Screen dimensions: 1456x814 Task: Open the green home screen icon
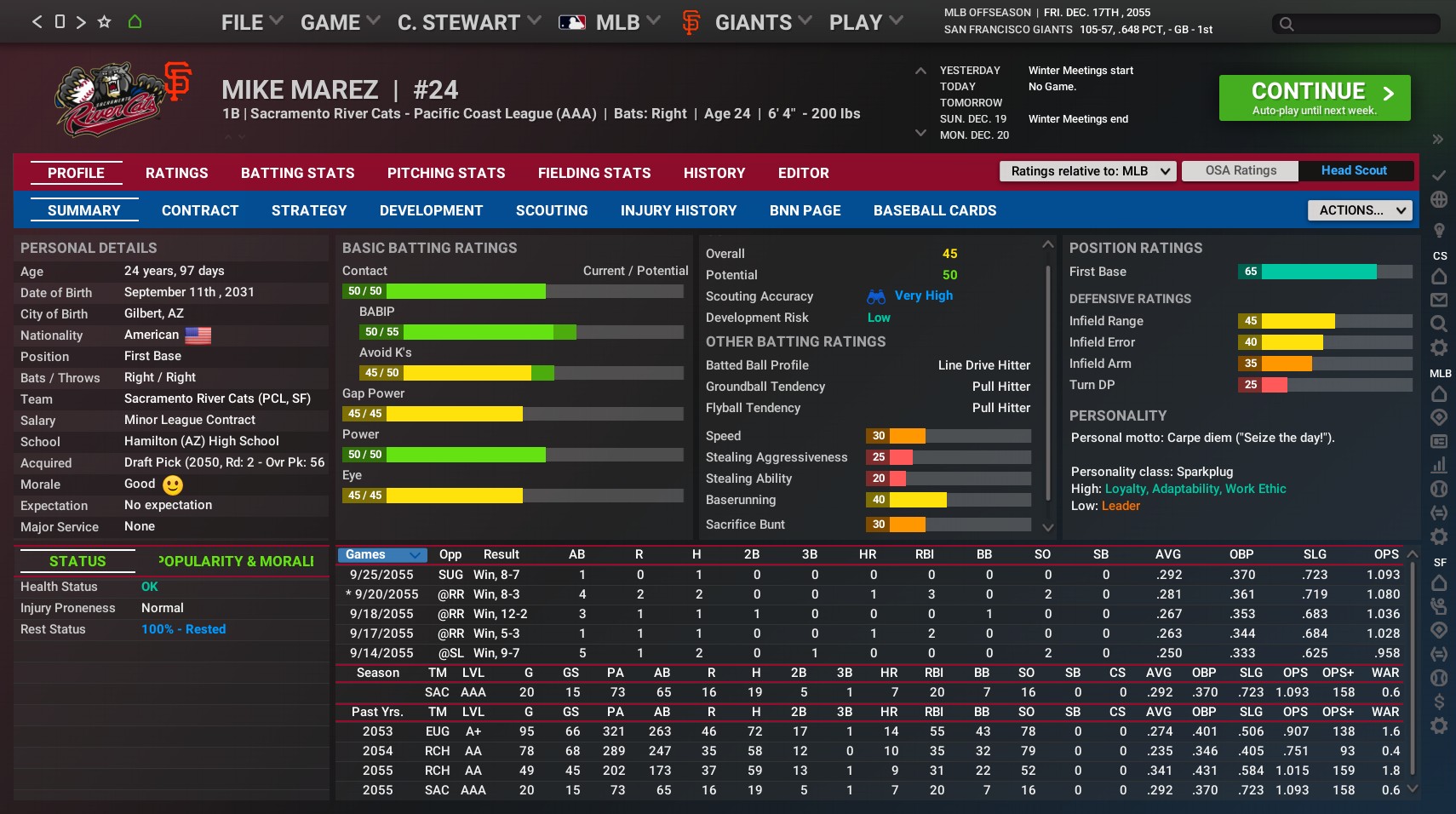pos(135,21)
